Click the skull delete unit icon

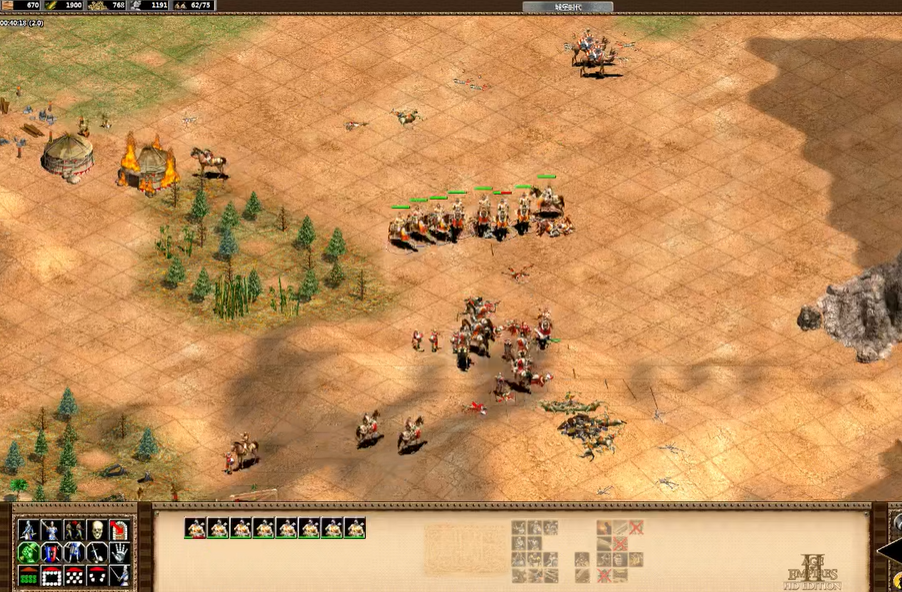(97, 529)
